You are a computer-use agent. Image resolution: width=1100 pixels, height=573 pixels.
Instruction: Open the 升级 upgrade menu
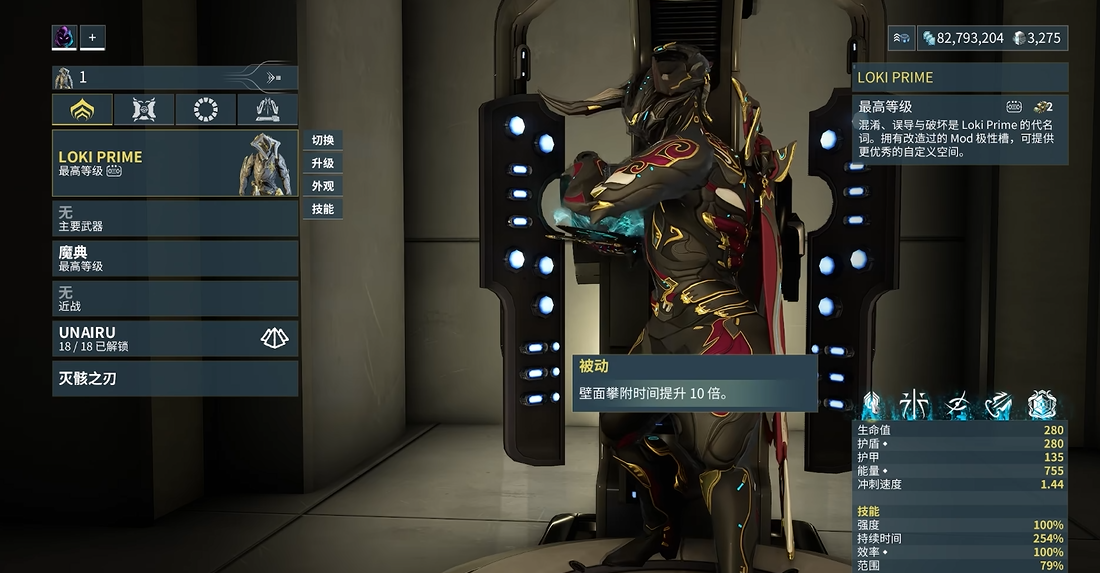322,163
